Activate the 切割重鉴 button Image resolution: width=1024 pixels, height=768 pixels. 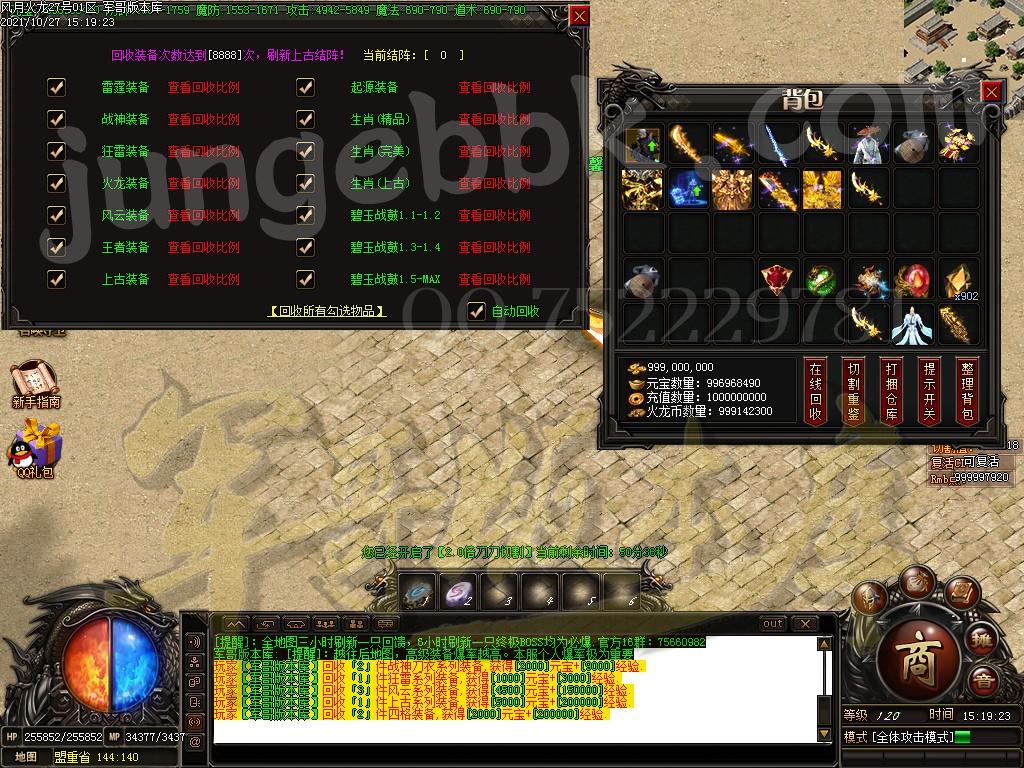click(852, 391)
